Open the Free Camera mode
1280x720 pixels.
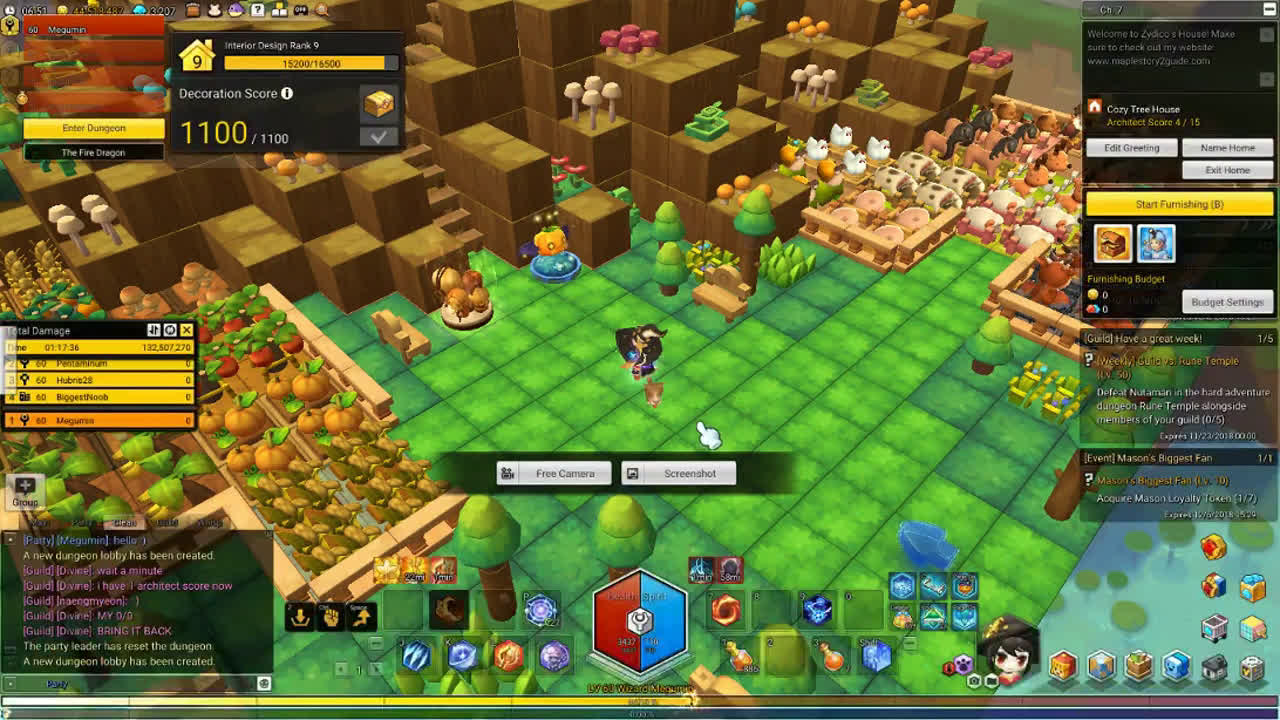[x=554, y=473]
